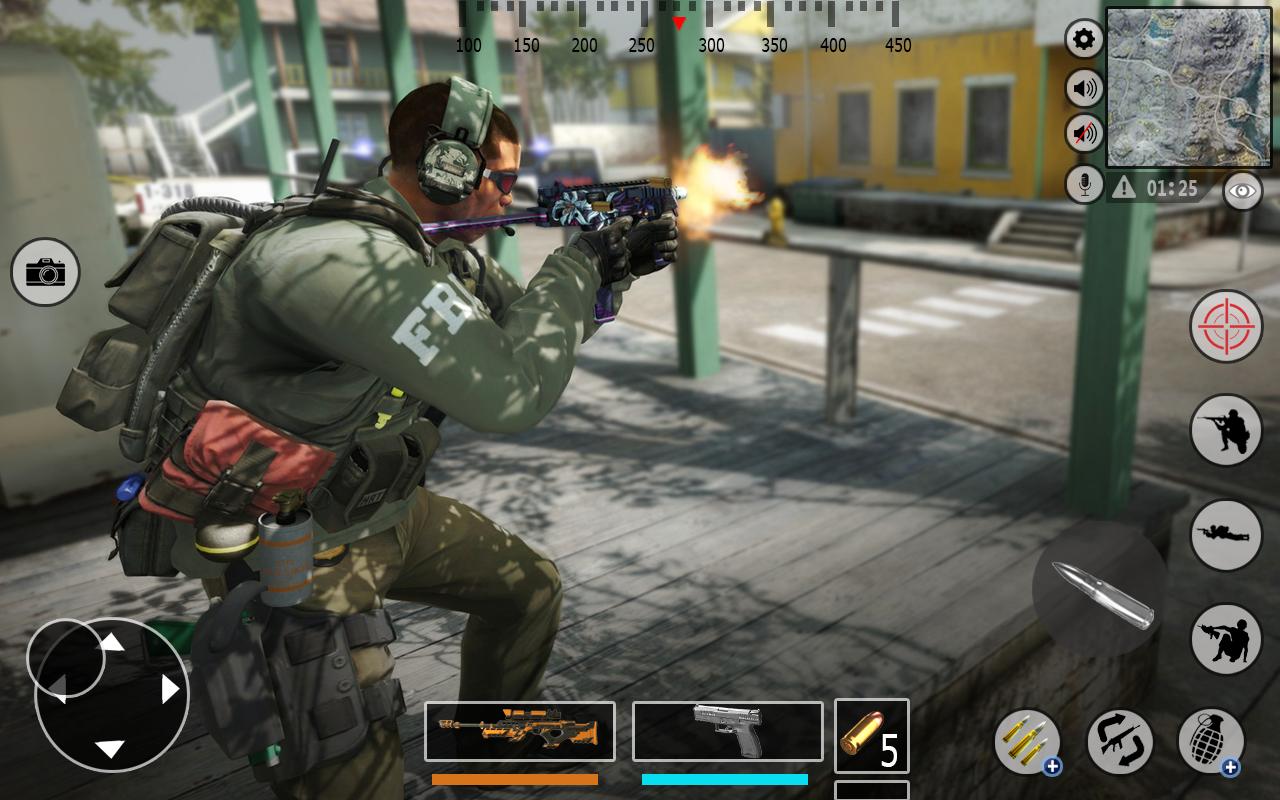Go prone with the lying soldier button

1226,535
